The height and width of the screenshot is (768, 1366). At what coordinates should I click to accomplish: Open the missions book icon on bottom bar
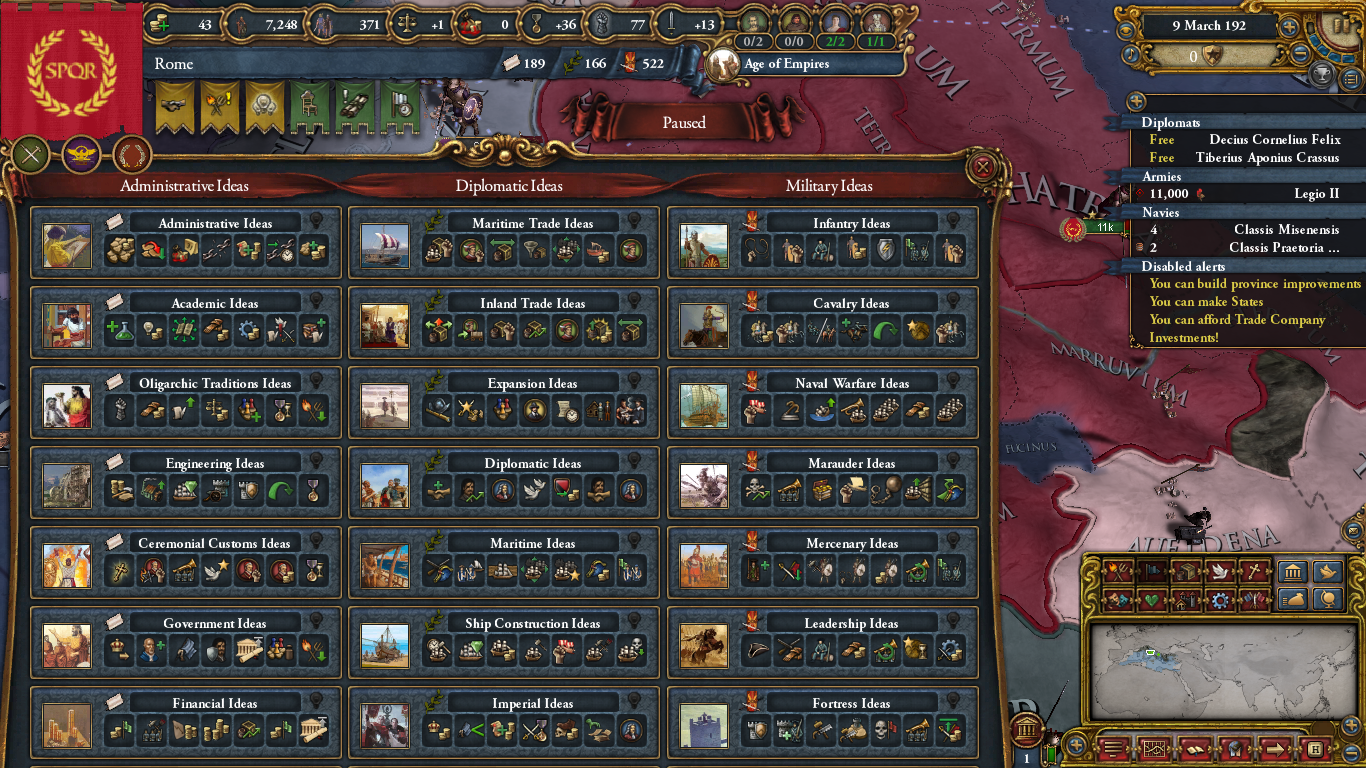click(1195, 749)
